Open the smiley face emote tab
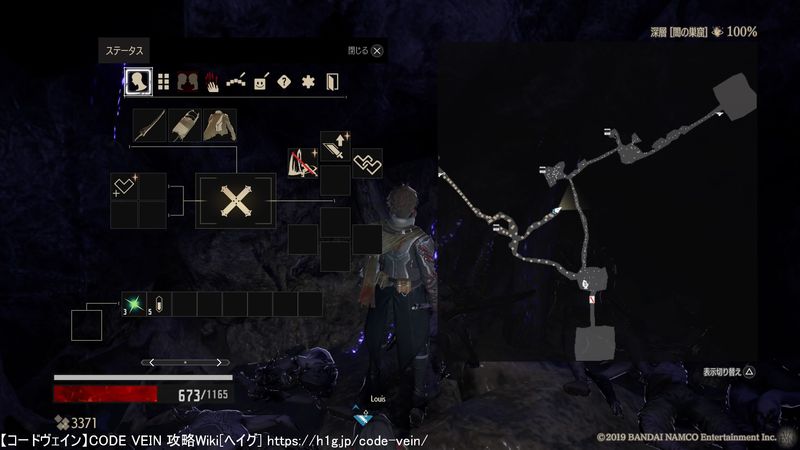The image size is (800, 450). click(261, 81)
